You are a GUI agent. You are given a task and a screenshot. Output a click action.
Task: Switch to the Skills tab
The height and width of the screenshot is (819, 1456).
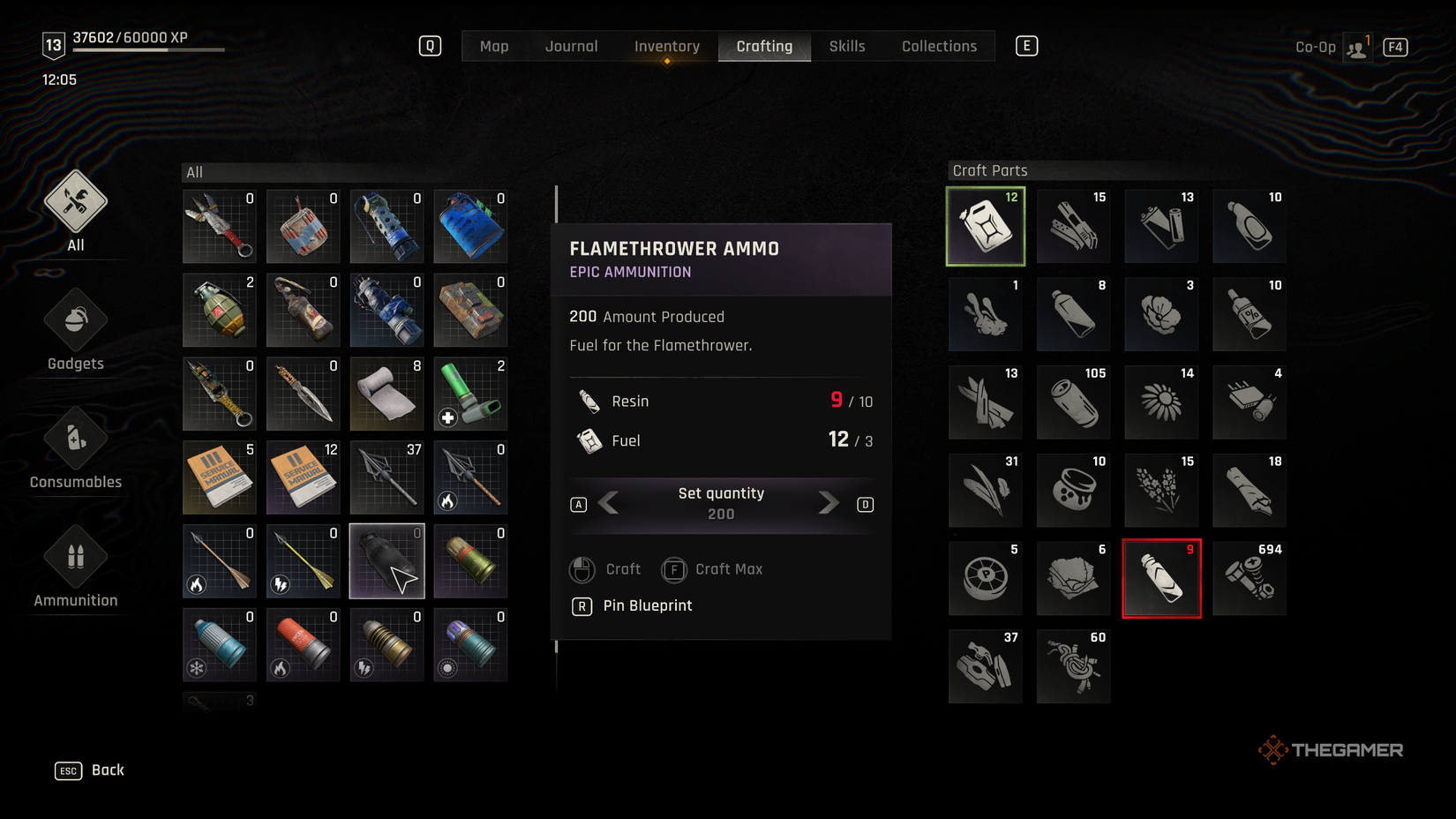click(x=845, y=46)
